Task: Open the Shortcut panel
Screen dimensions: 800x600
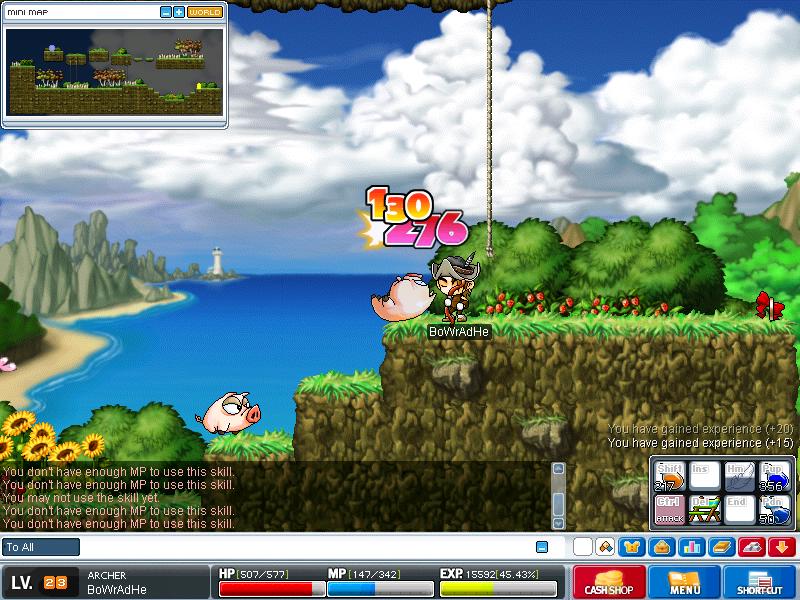Action: tap(759, 583)
